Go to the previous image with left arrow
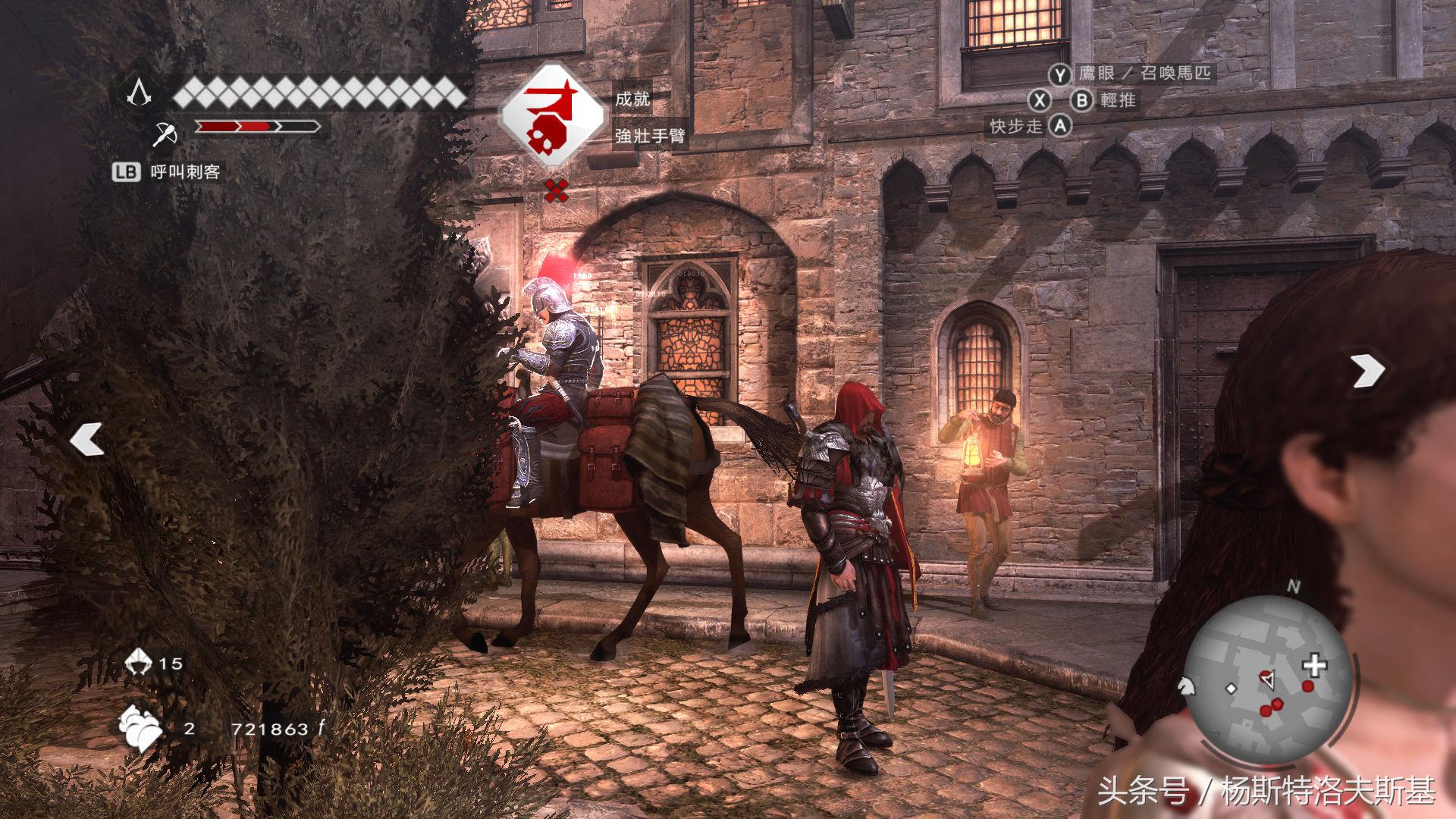 pyautogui.click(x=86, y=440)
